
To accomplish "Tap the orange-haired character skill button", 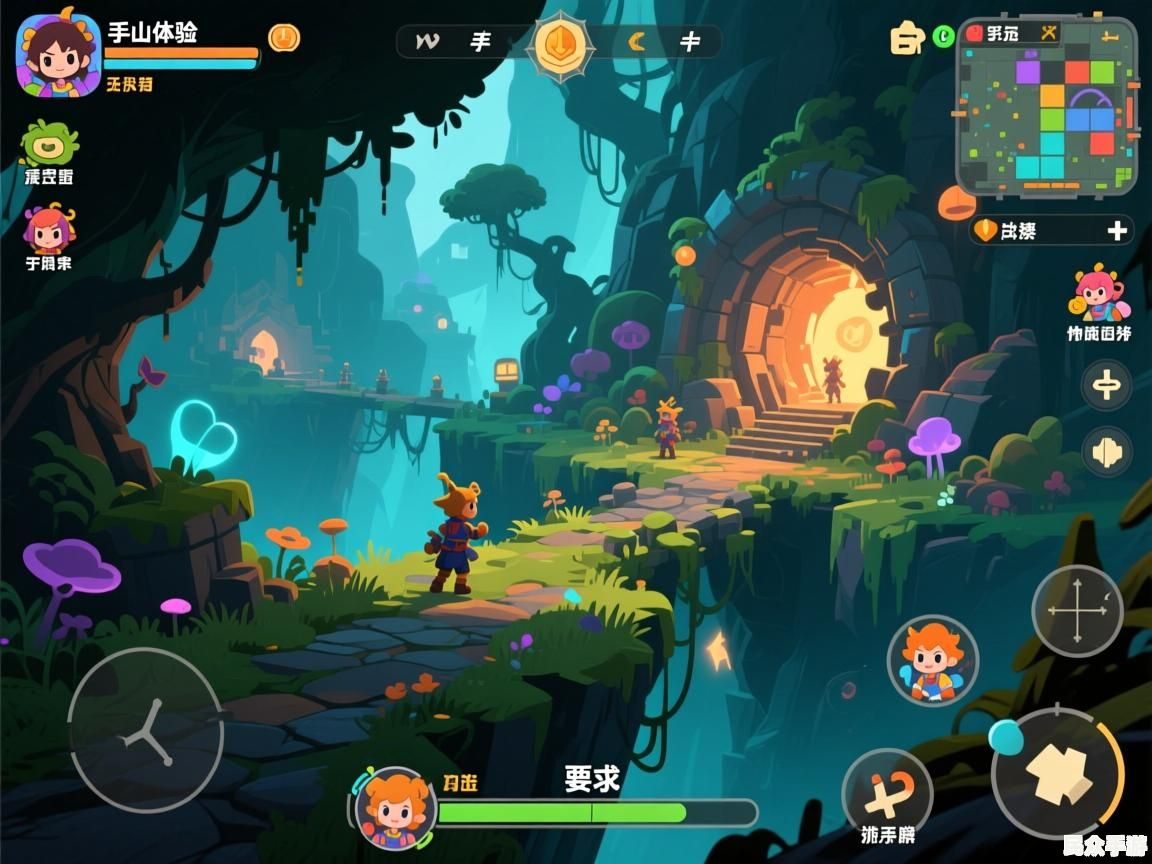I will [x=932, y=659].
